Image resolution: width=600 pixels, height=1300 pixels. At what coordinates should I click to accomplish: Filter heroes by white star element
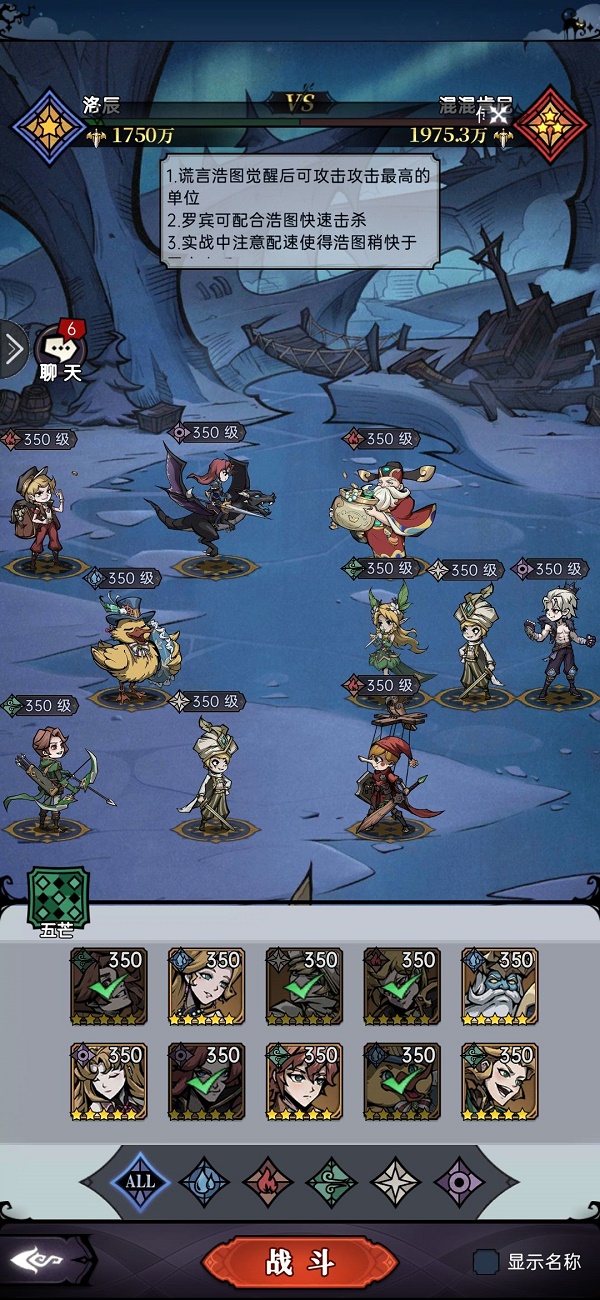pyautogui.click(x=395, y=1181)
